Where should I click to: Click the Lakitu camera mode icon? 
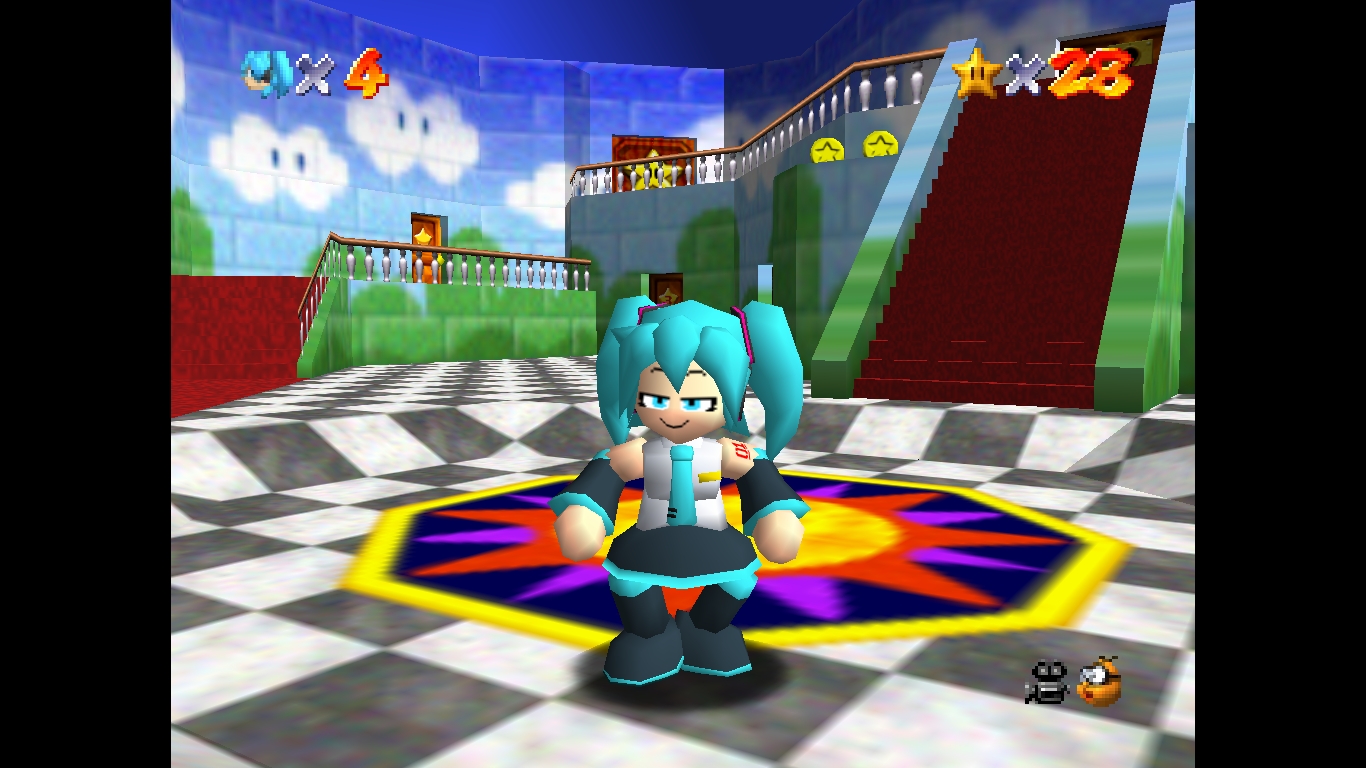tap(1099, 681)
